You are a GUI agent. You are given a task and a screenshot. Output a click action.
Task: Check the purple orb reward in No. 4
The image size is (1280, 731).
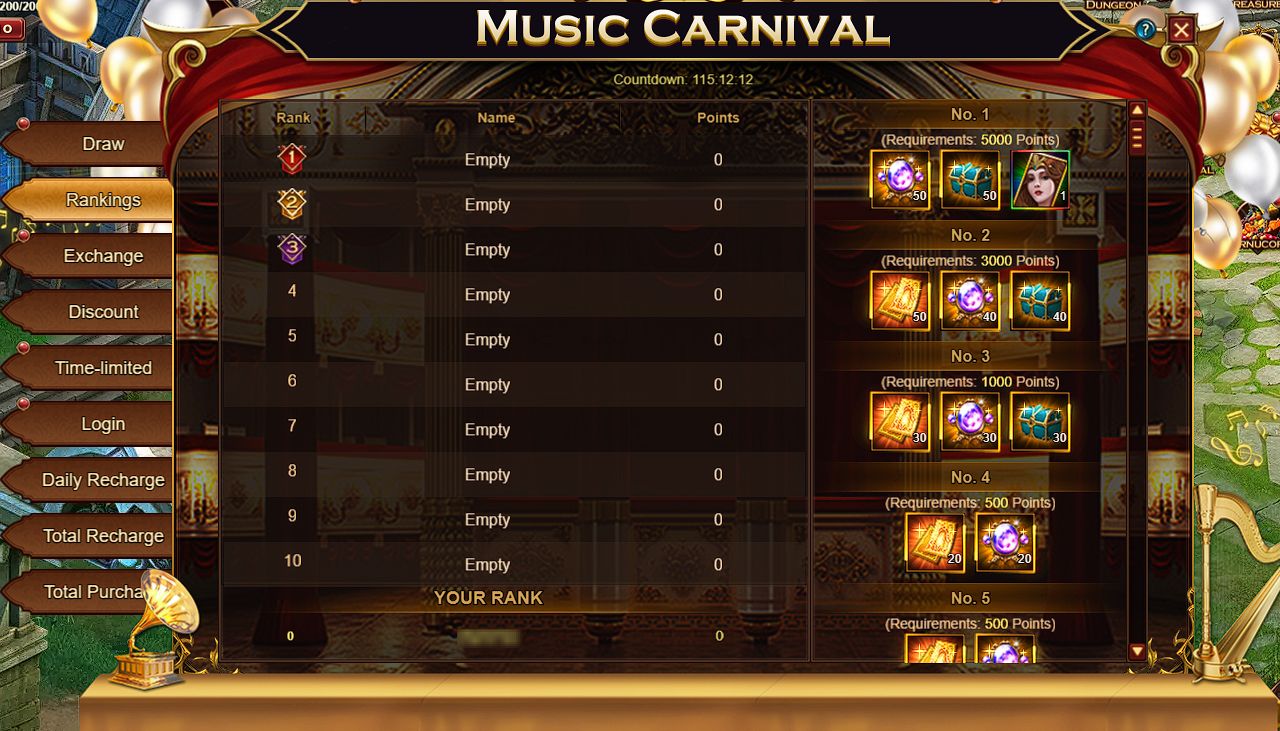(1005, 543)
